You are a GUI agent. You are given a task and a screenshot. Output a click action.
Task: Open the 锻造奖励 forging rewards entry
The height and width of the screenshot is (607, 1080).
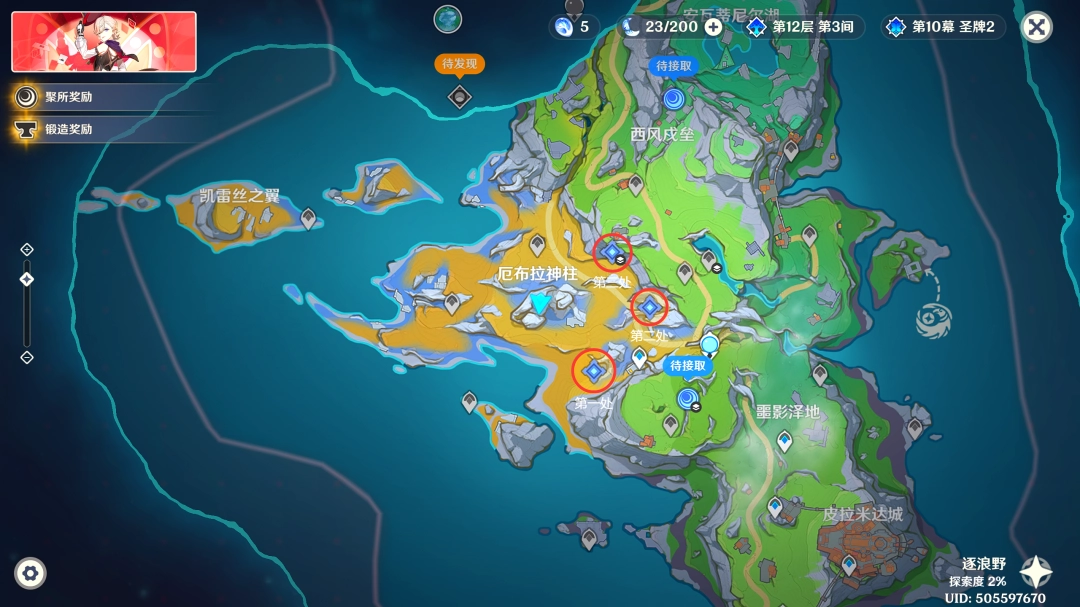pos(68,129)
